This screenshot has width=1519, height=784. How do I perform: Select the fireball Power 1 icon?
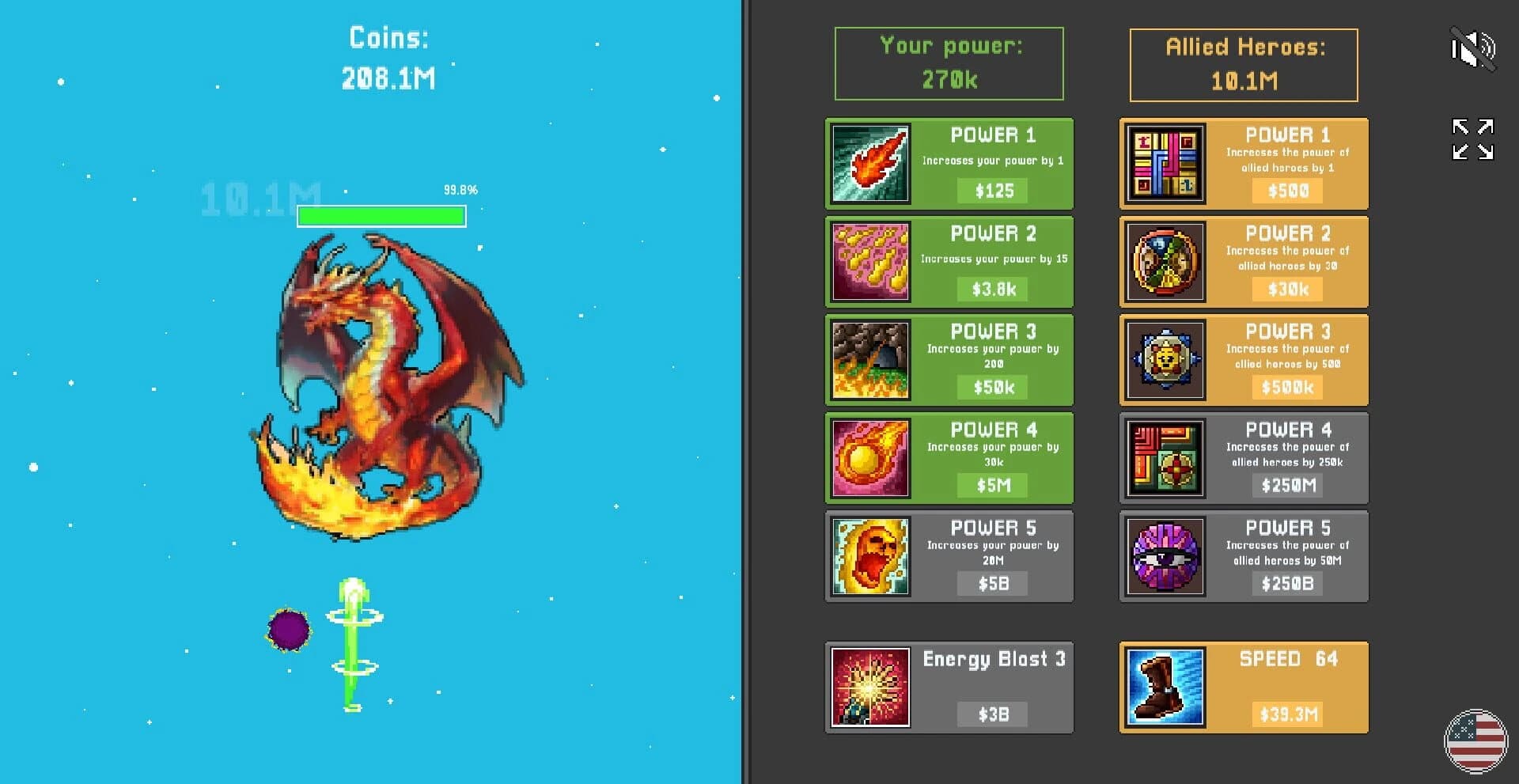coord(869,164)
